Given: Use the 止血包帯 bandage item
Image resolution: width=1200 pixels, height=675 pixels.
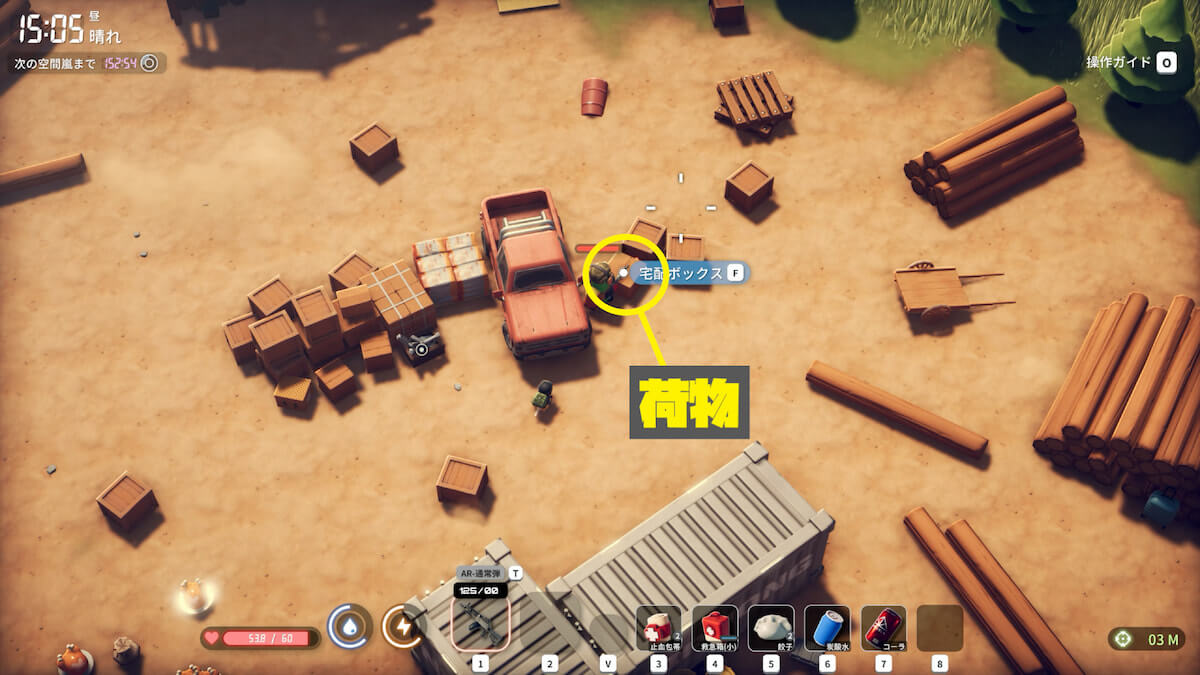Looking at the screenshot, I should 658,628.
